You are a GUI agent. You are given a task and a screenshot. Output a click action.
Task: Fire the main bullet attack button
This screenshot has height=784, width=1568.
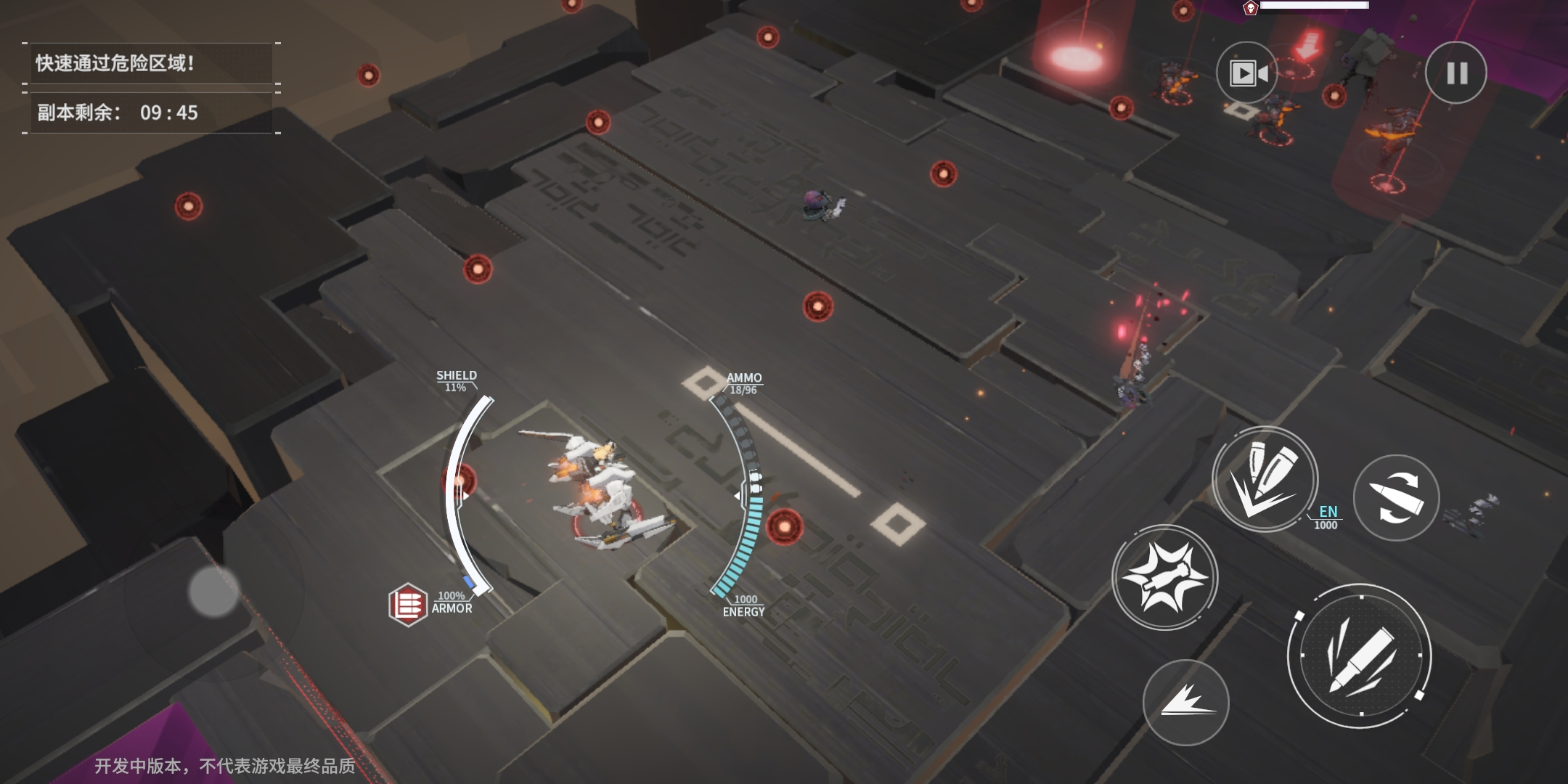(1360, 656)
